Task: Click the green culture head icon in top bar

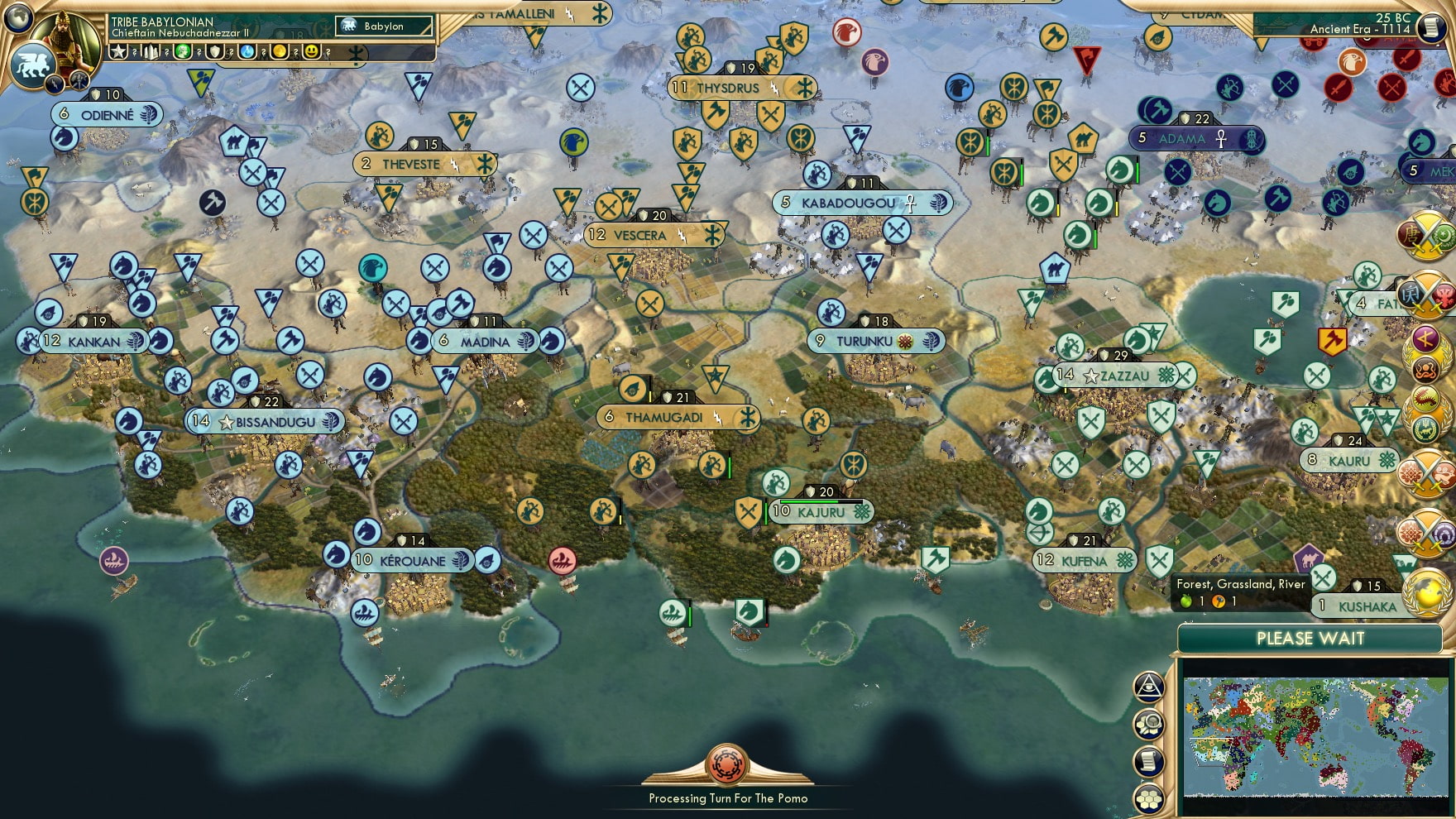Action: pos(182,52)
